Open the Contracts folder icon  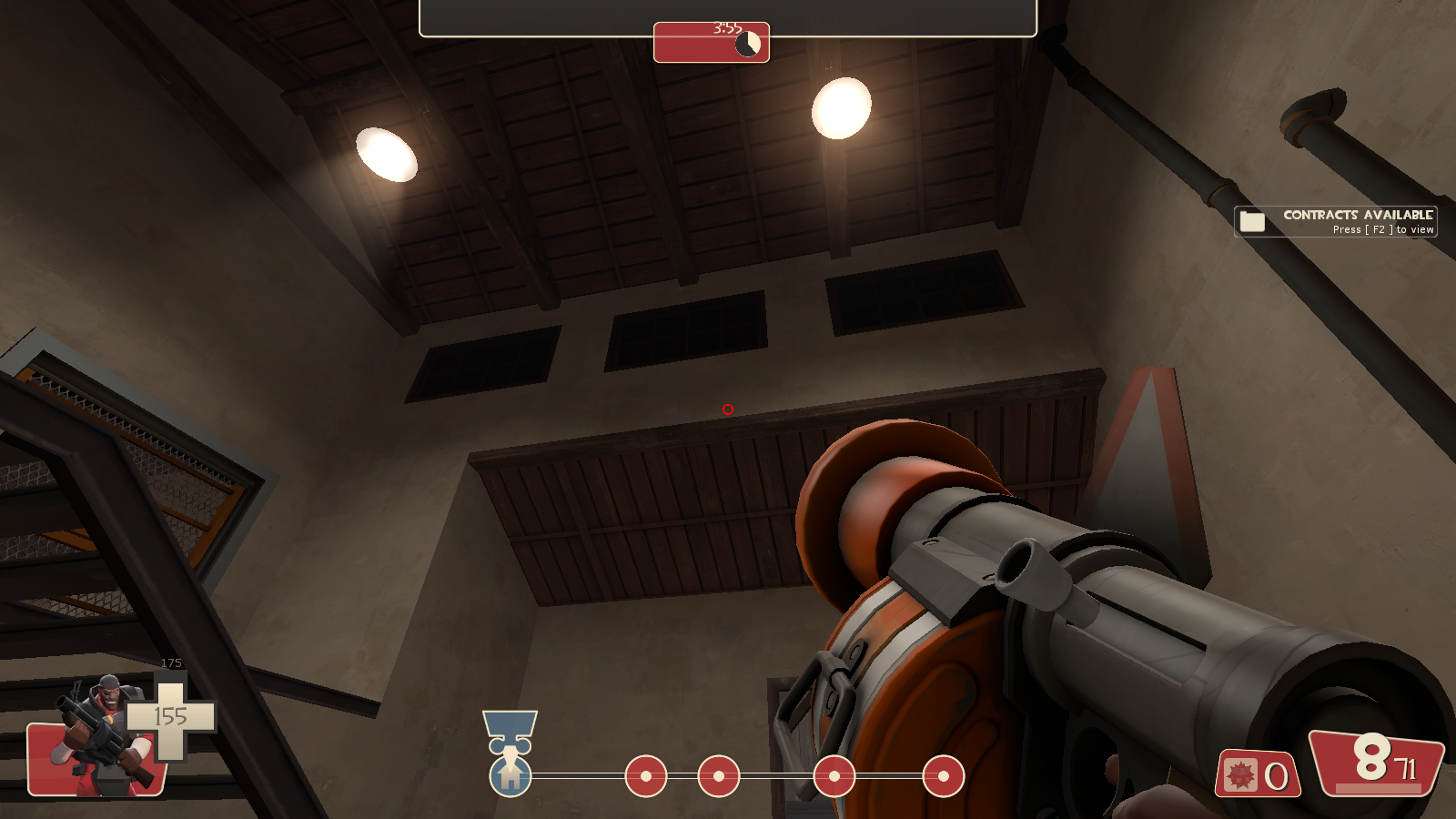(x=1252, y=221)
